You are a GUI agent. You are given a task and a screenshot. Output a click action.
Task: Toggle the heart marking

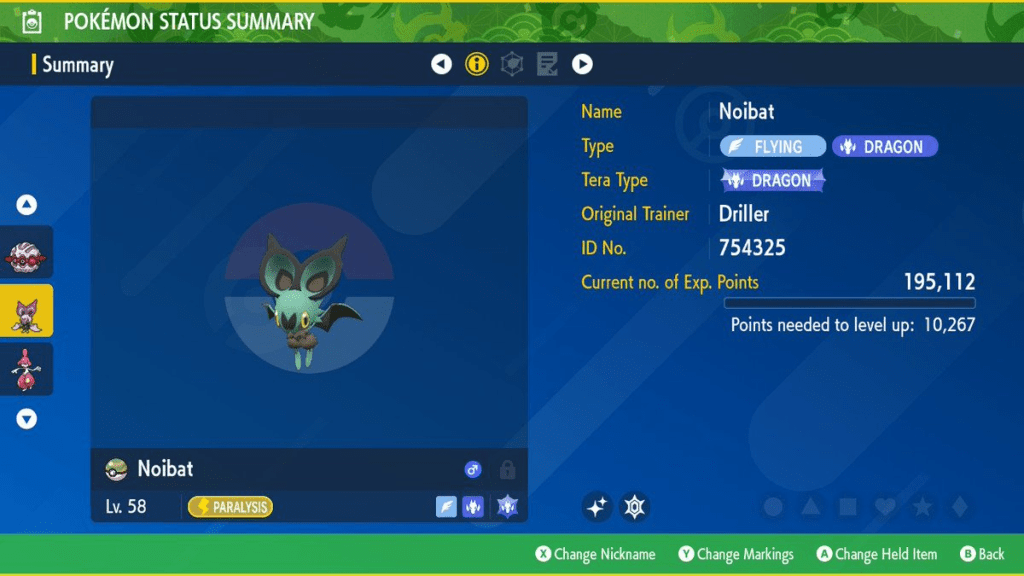pos(885,508)
